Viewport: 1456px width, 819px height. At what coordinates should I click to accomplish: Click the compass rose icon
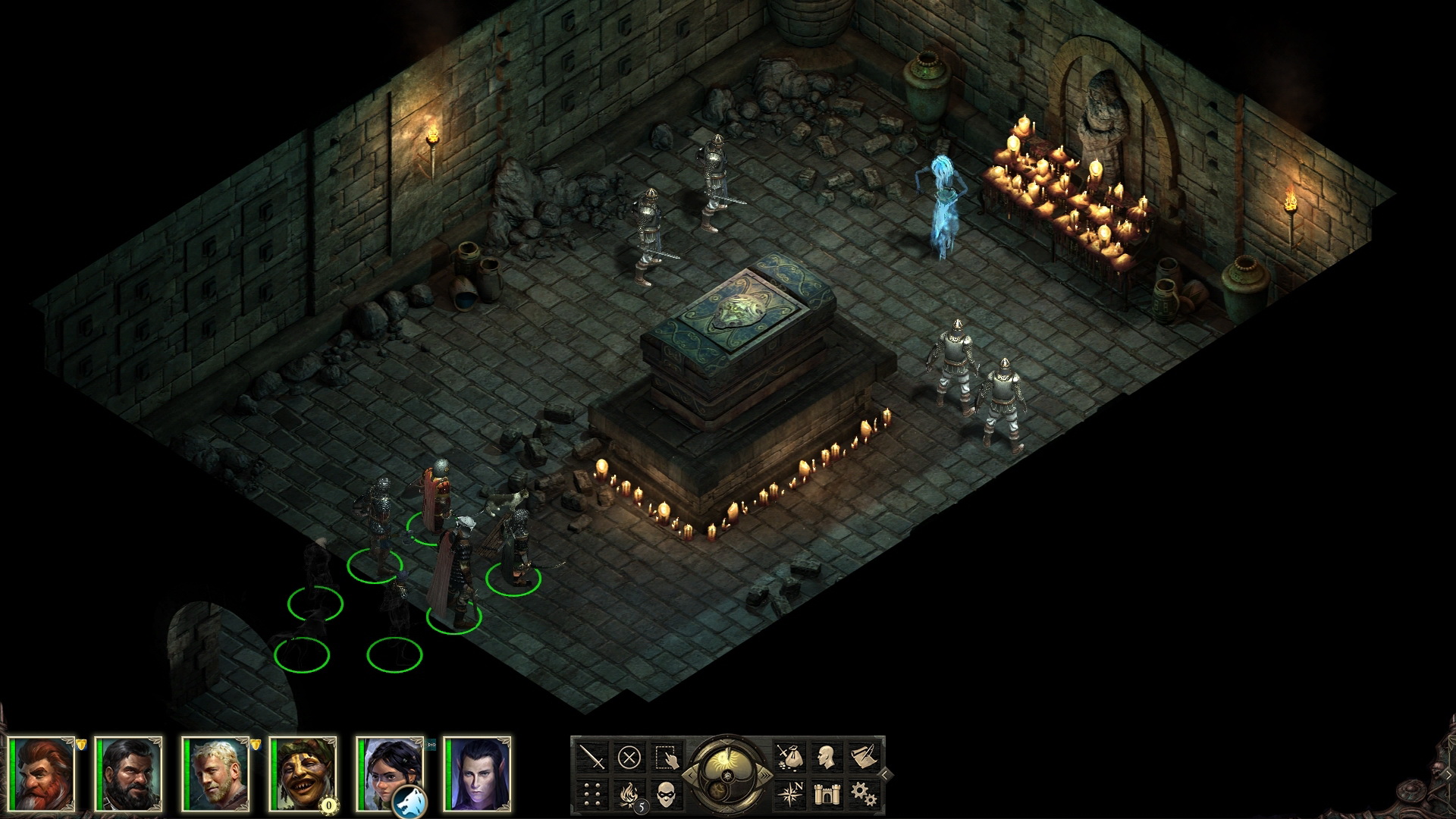point(792,795)
